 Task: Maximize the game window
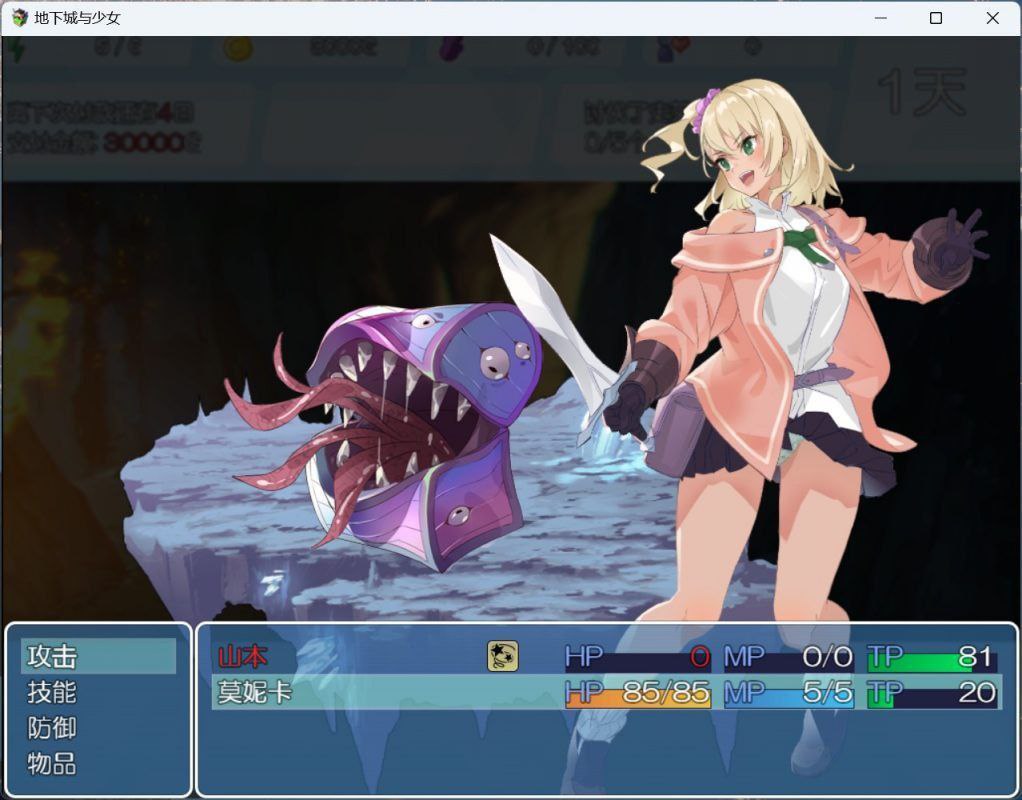click(x=936, y=18)
